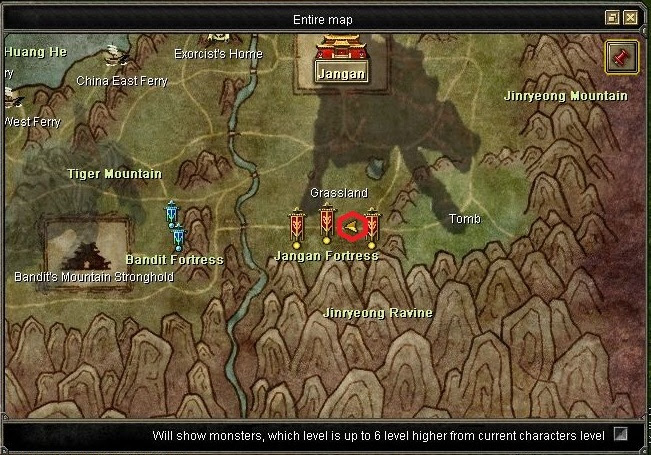Select the player arrow marker in red hexagon

tap(352, 228)
